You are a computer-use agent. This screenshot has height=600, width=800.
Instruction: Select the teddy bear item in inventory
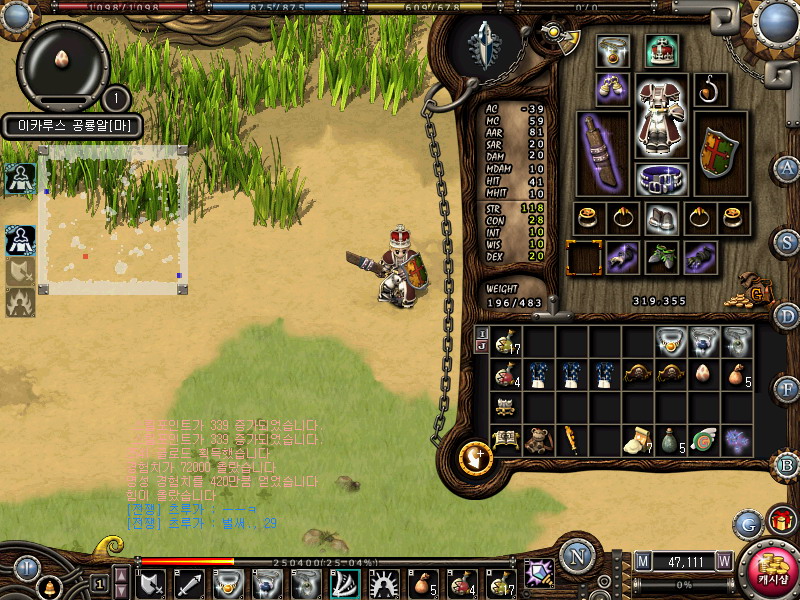pos(539,440)
